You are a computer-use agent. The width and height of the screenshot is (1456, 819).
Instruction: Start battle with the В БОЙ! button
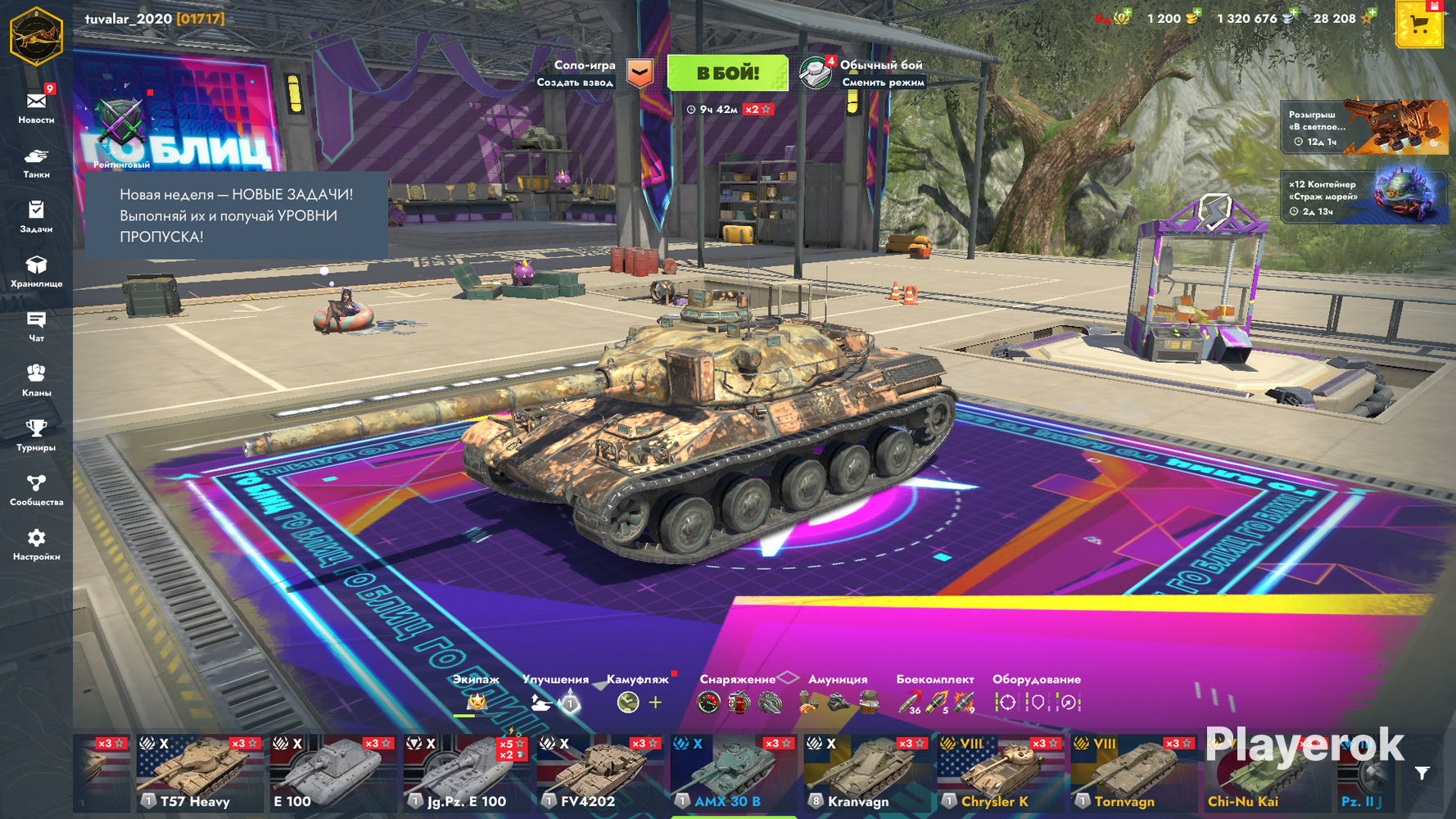(x=727, y=74)
